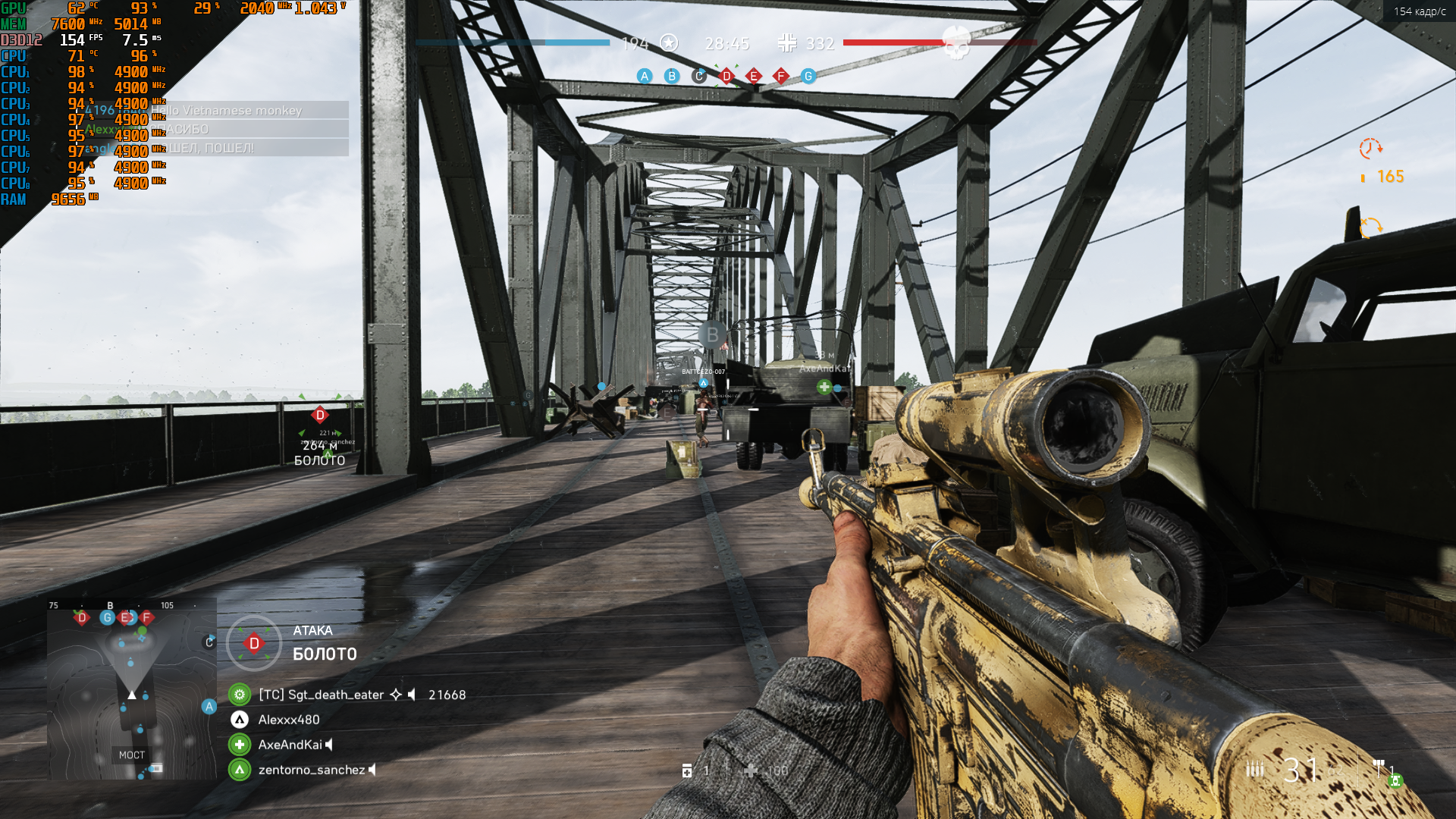
Task: Click the medical pouch gadget icon
Action: point(751,770)
